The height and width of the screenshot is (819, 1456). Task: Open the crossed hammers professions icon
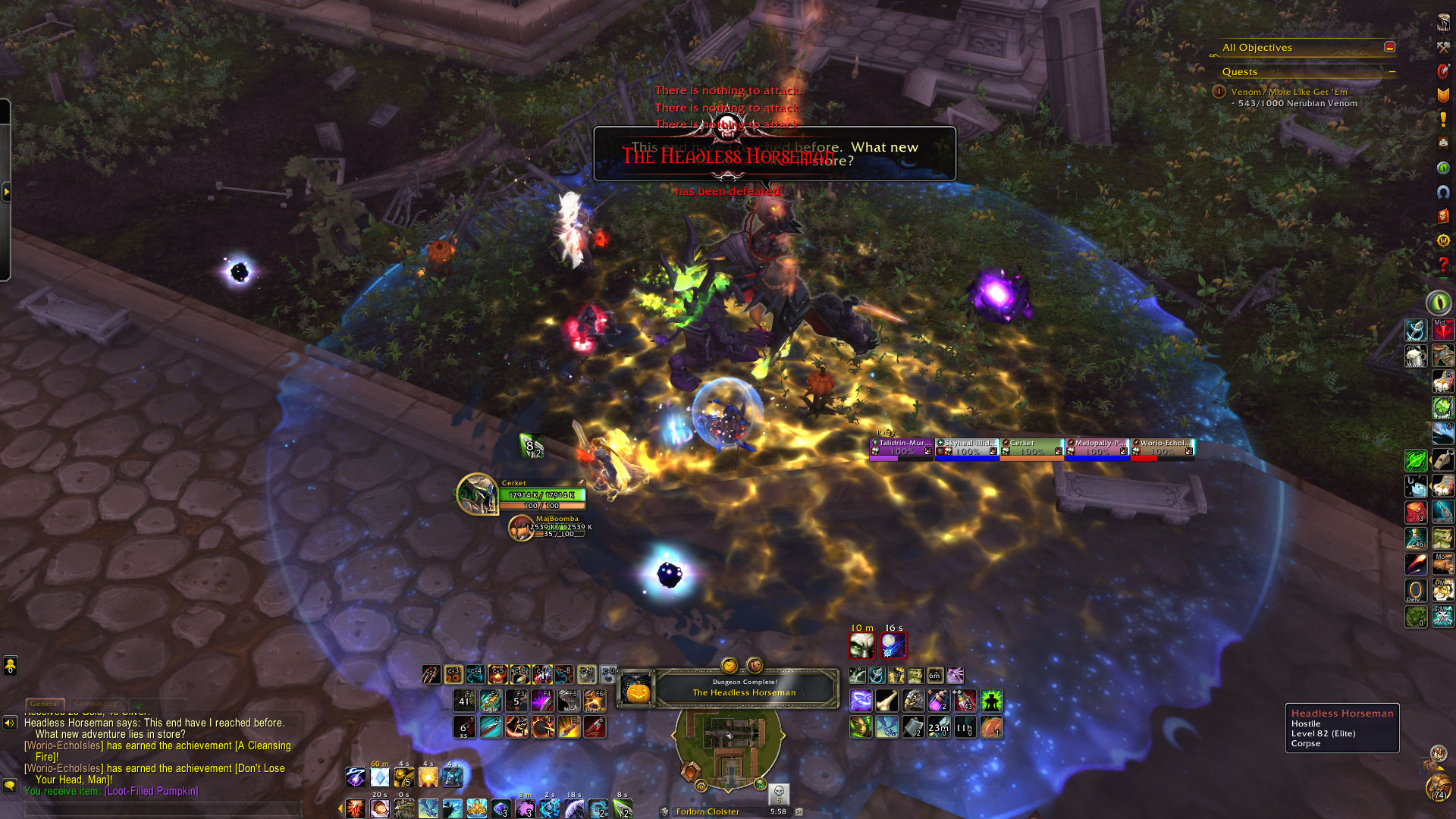(1443, 47)
